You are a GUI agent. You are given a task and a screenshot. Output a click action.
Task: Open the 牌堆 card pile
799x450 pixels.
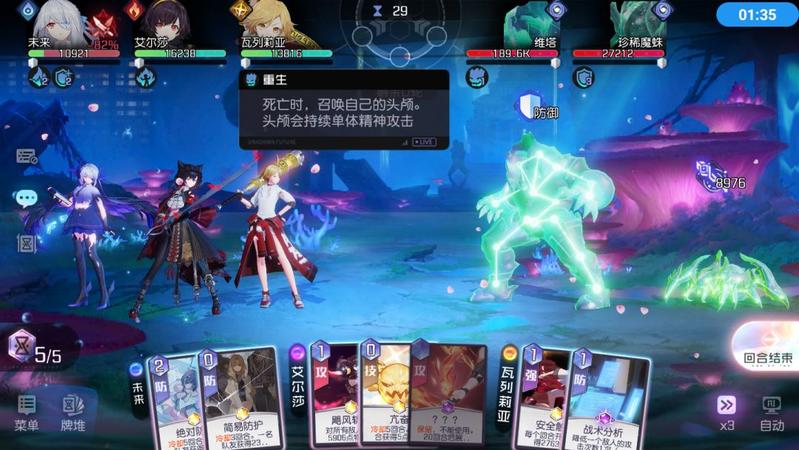(x=73, y=413)
